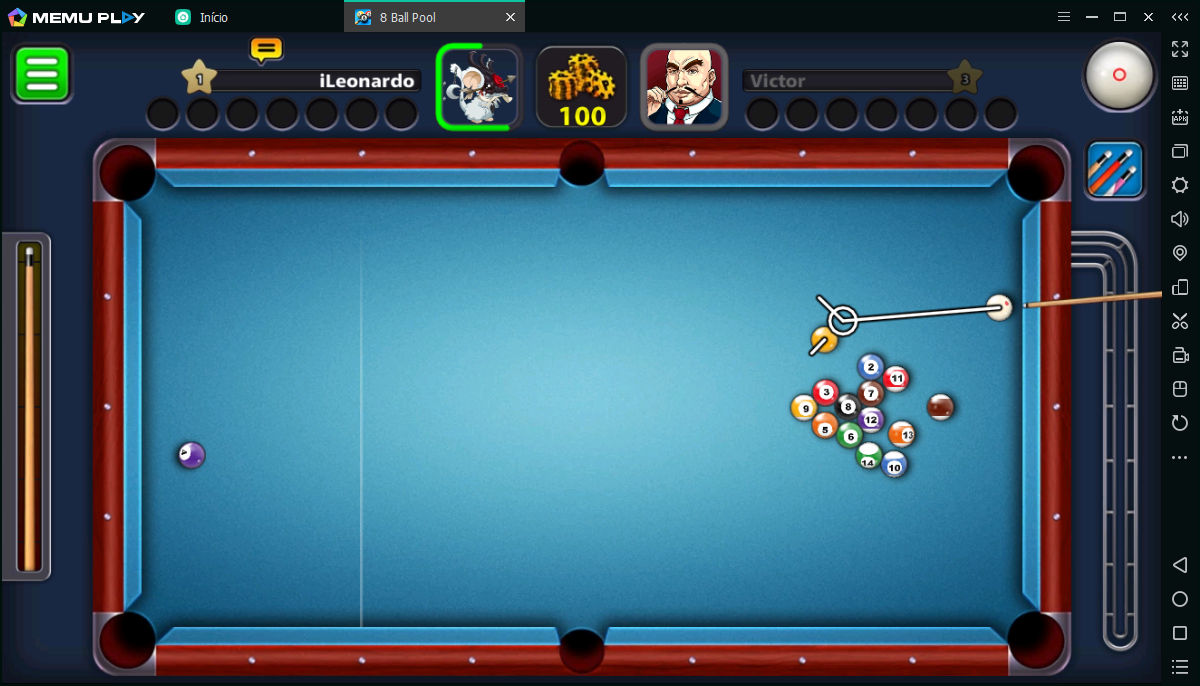Open the green hamburger menu
1200x686 pixels.
(x=41, y=74)
